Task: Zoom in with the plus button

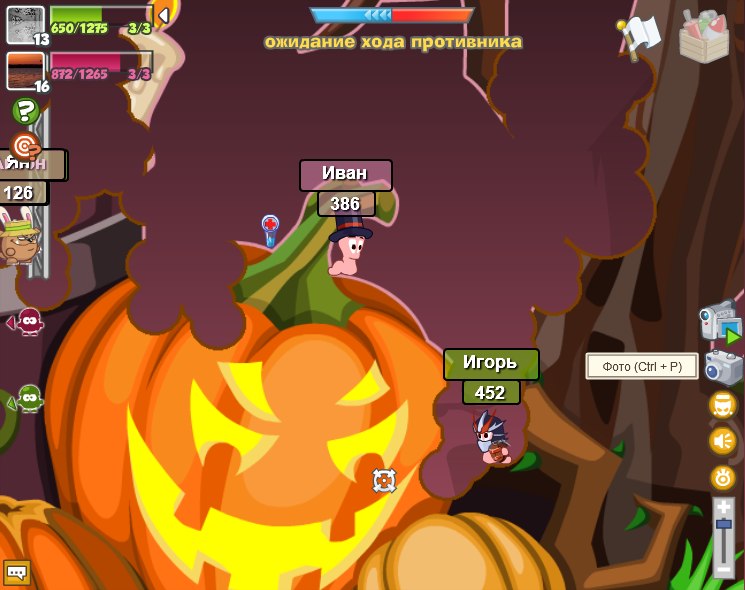Action: [723, 509]
